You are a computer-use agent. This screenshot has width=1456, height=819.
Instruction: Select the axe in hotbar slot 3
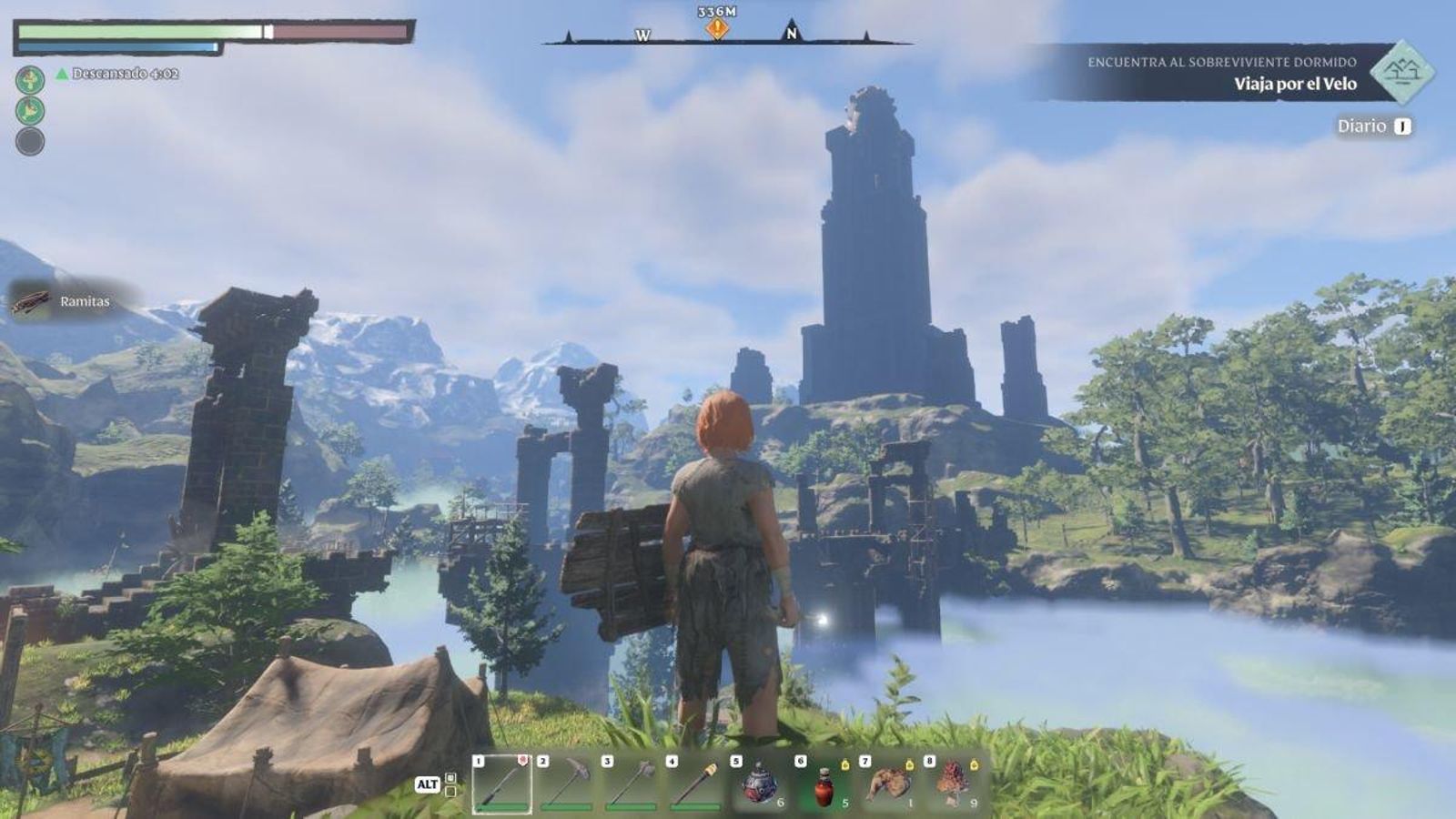(632, 784)
